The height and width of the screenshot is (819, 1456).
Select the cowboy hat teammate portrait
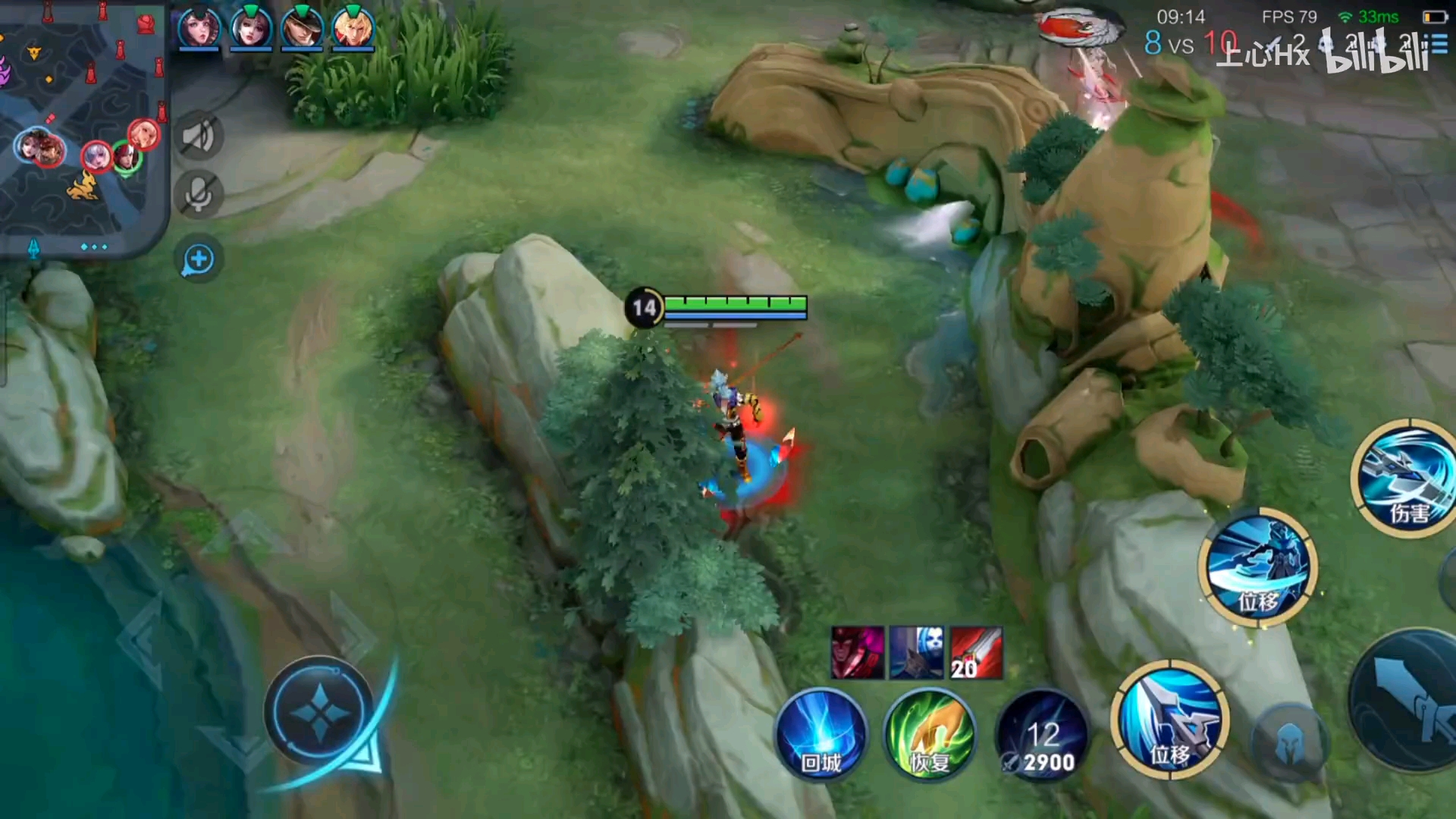pyautogui.click(x=302, y=28)
